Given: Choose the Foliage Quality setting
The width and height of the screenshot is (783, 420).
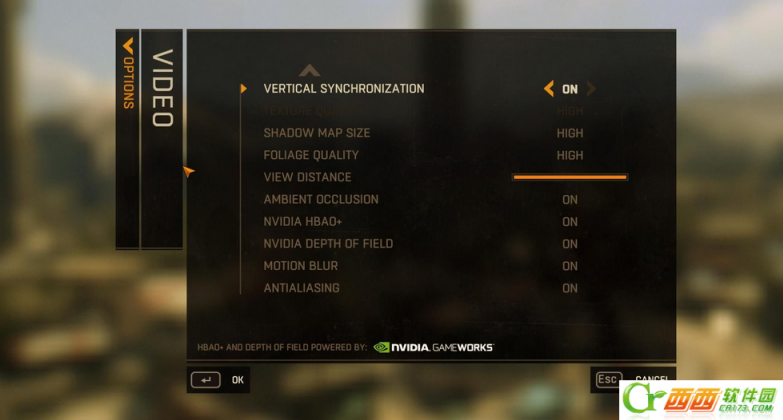Looking at the screenshot, I should pyautogui.click(x=311, y=155).
